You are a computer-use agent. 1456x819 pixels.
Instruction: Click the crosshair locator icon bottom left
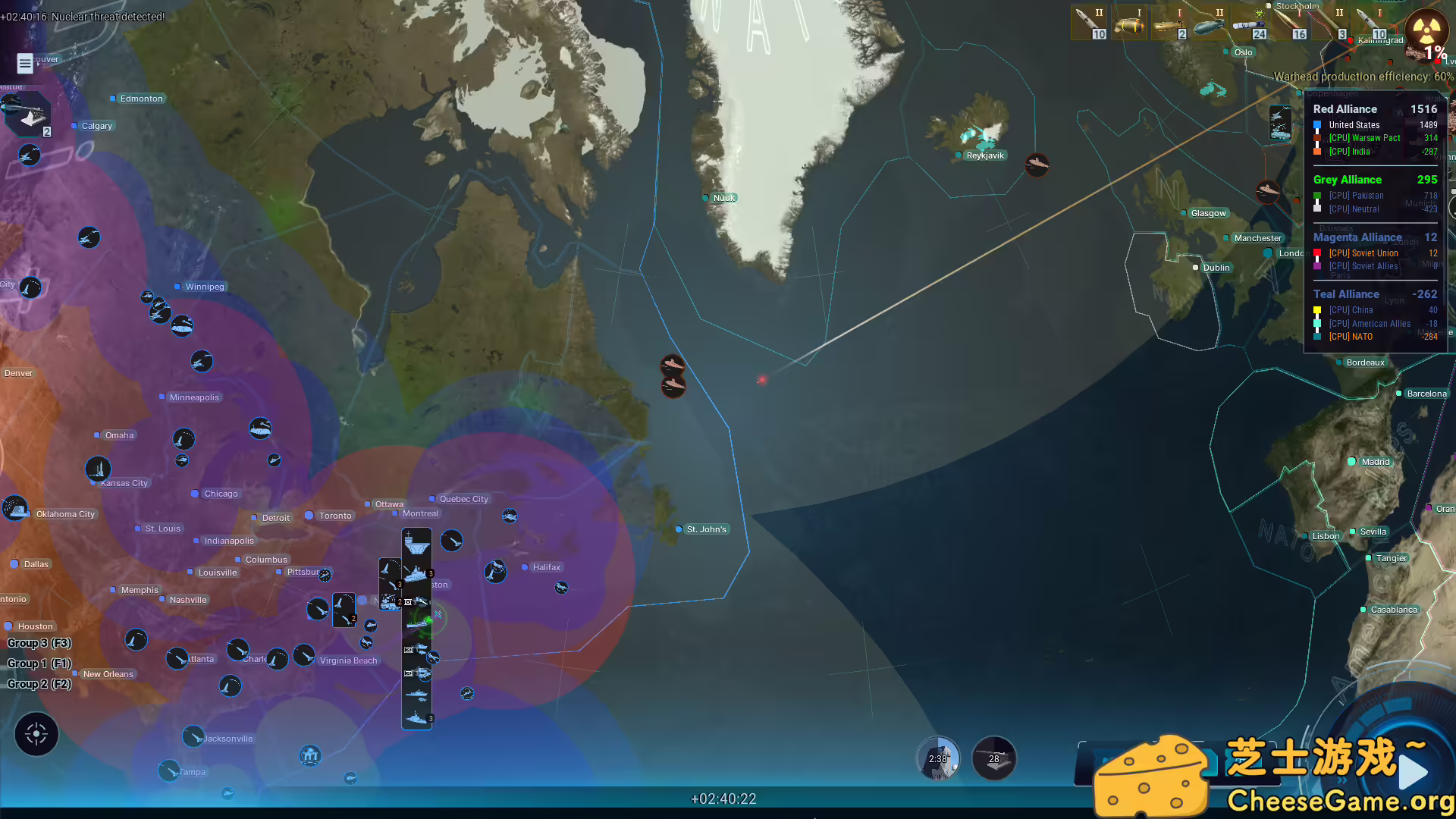[x=36, y=734]
